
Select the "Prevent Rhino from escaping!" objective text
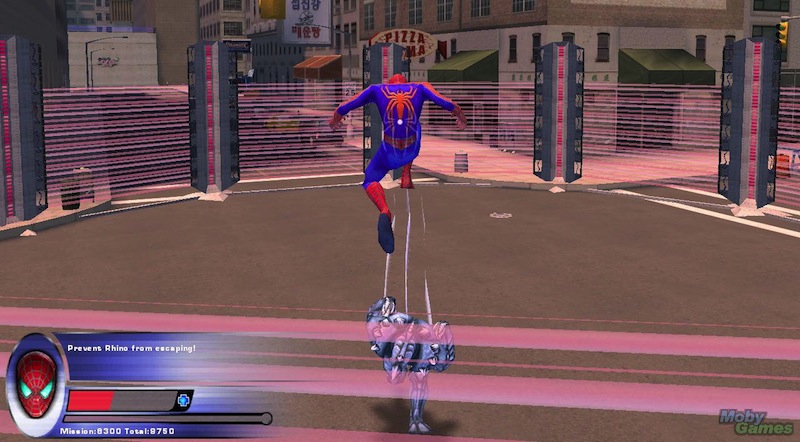131,348
